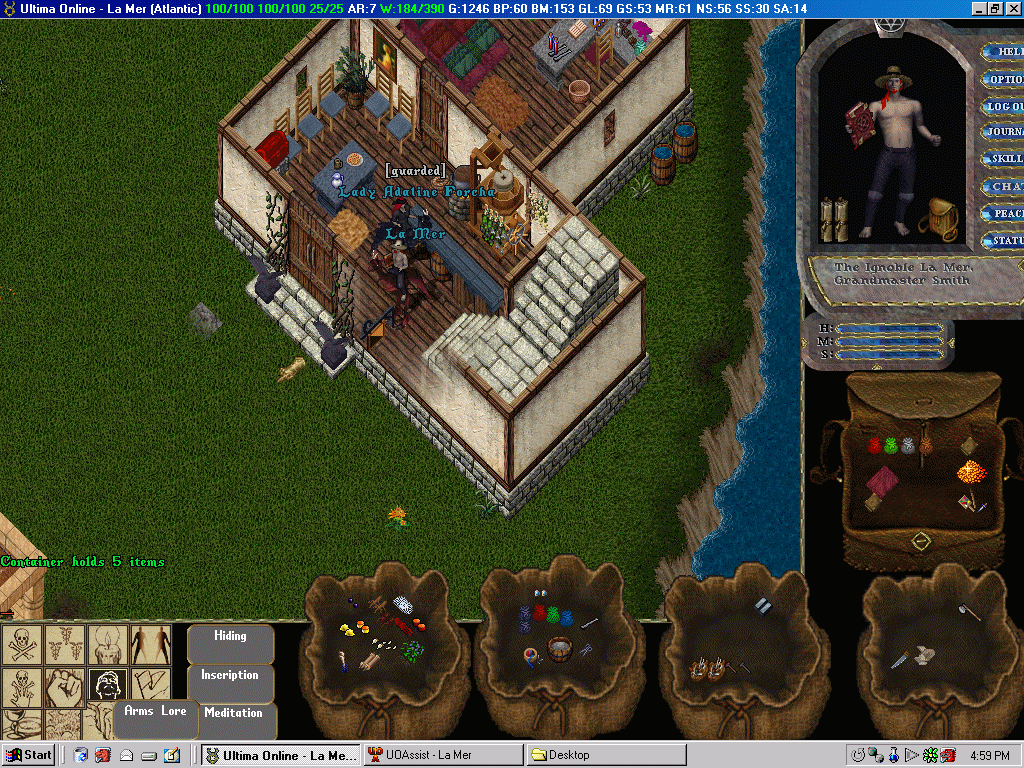Close the Ultima Online window

(x=1012, y=8)
